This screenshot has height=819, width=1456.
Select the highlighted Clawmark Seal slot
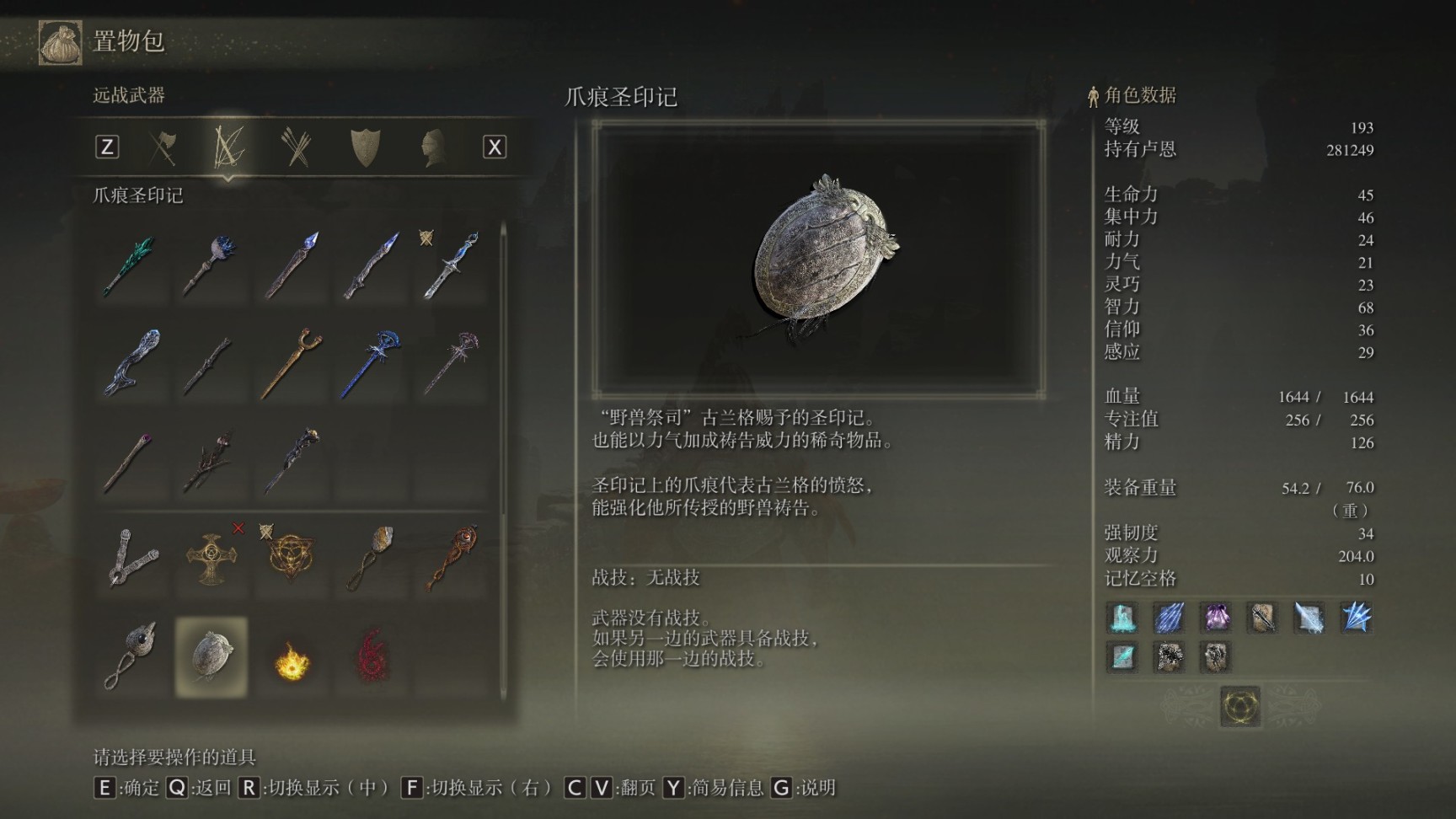(x=210, y=657)
